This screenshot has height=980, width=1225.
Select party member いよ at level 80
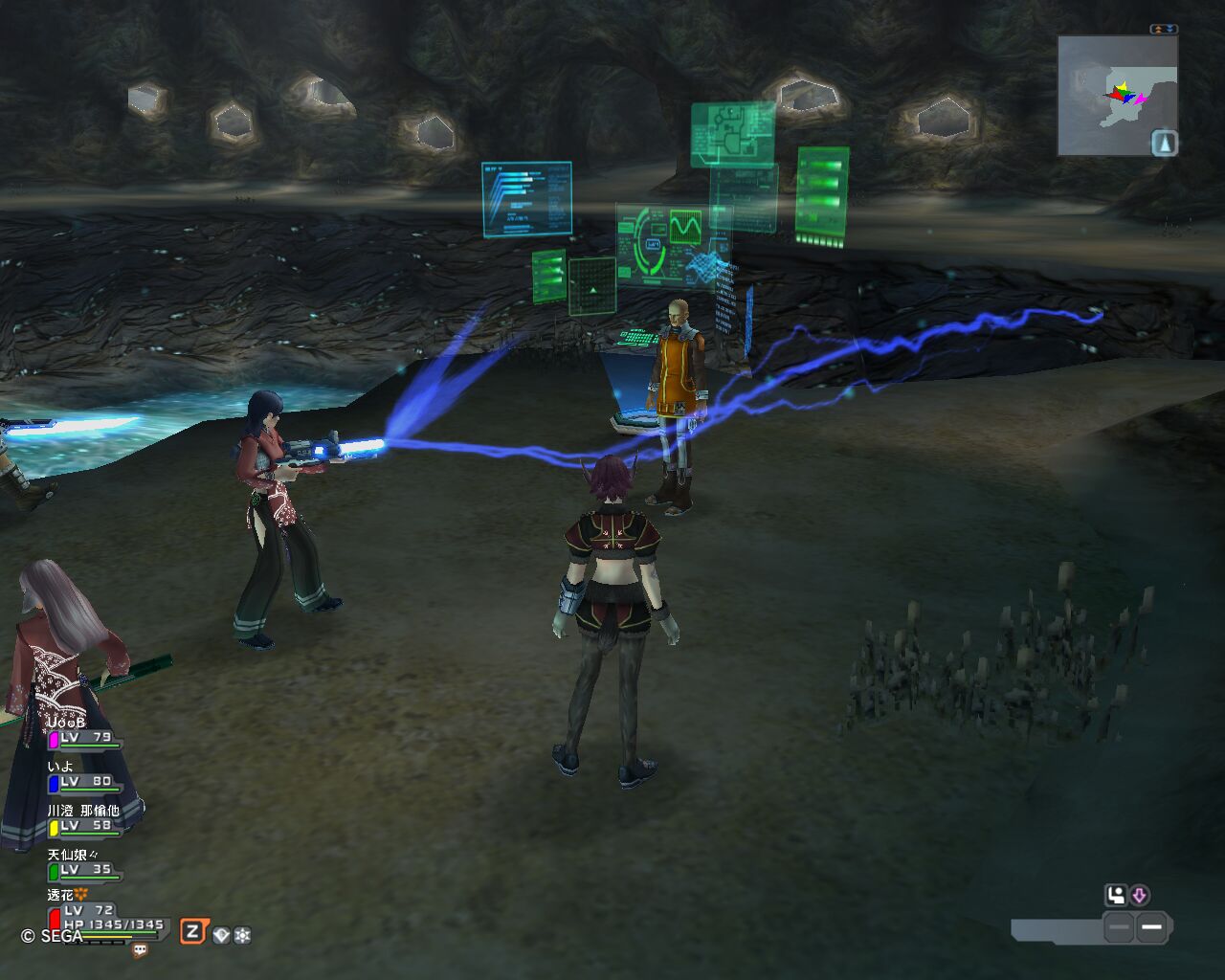(84, 781)
